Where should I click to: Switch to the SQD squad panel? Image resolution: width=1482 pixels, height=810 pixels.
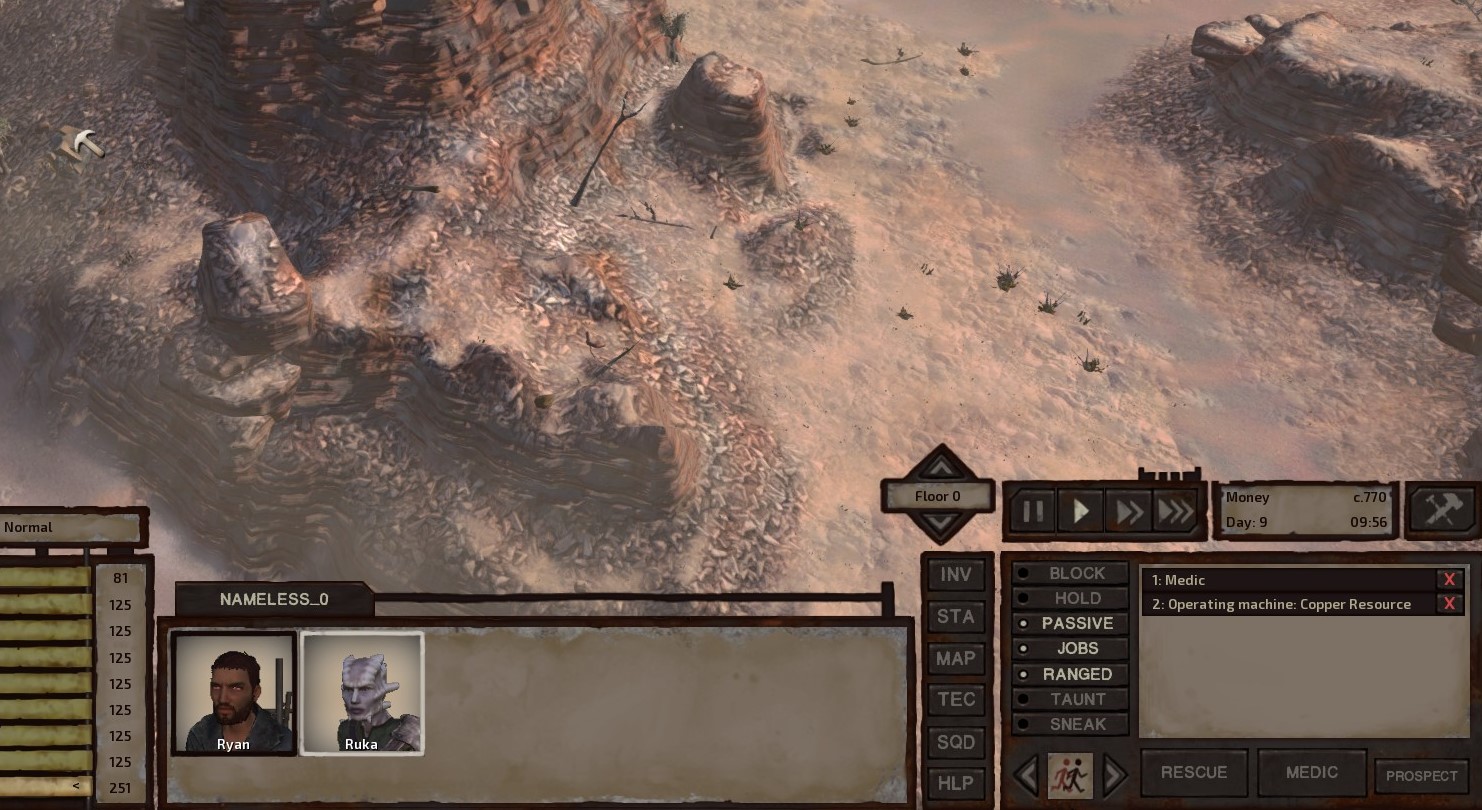956,742
